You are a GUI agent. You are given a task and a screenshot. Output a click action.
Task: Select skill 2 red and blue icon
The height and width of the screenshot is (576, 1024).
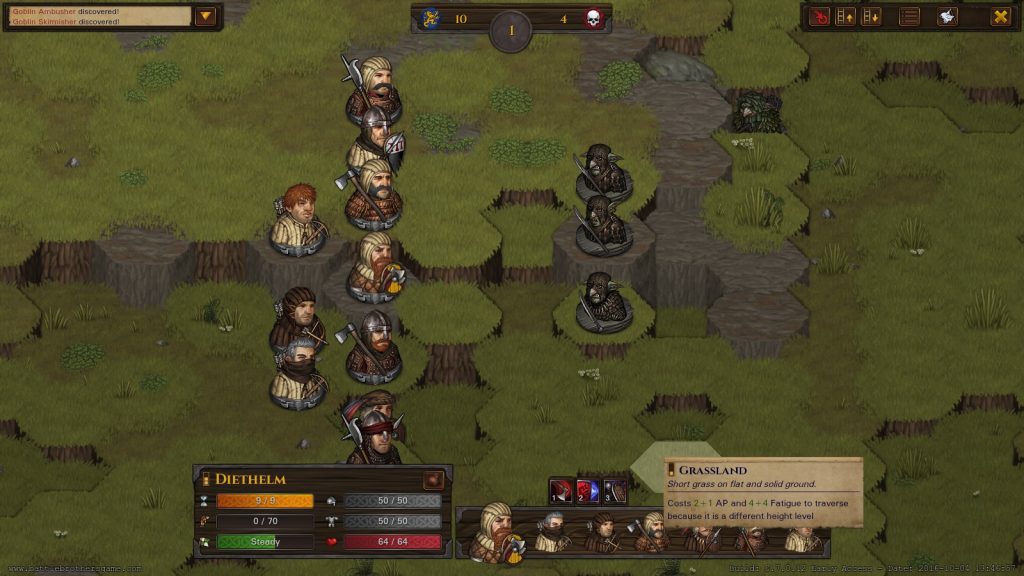click(x=588, y=491)
